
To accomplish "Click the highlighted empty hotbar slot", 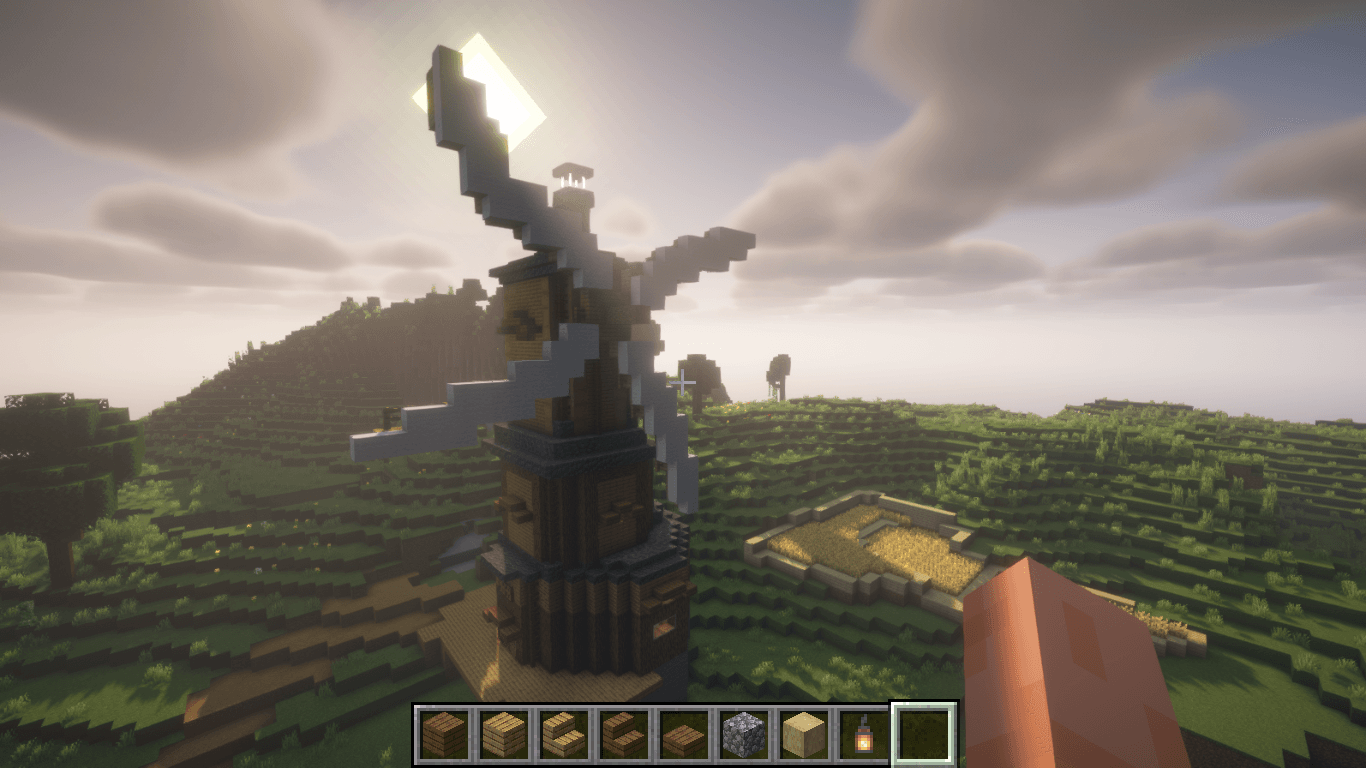I will [x=924, y=734].
